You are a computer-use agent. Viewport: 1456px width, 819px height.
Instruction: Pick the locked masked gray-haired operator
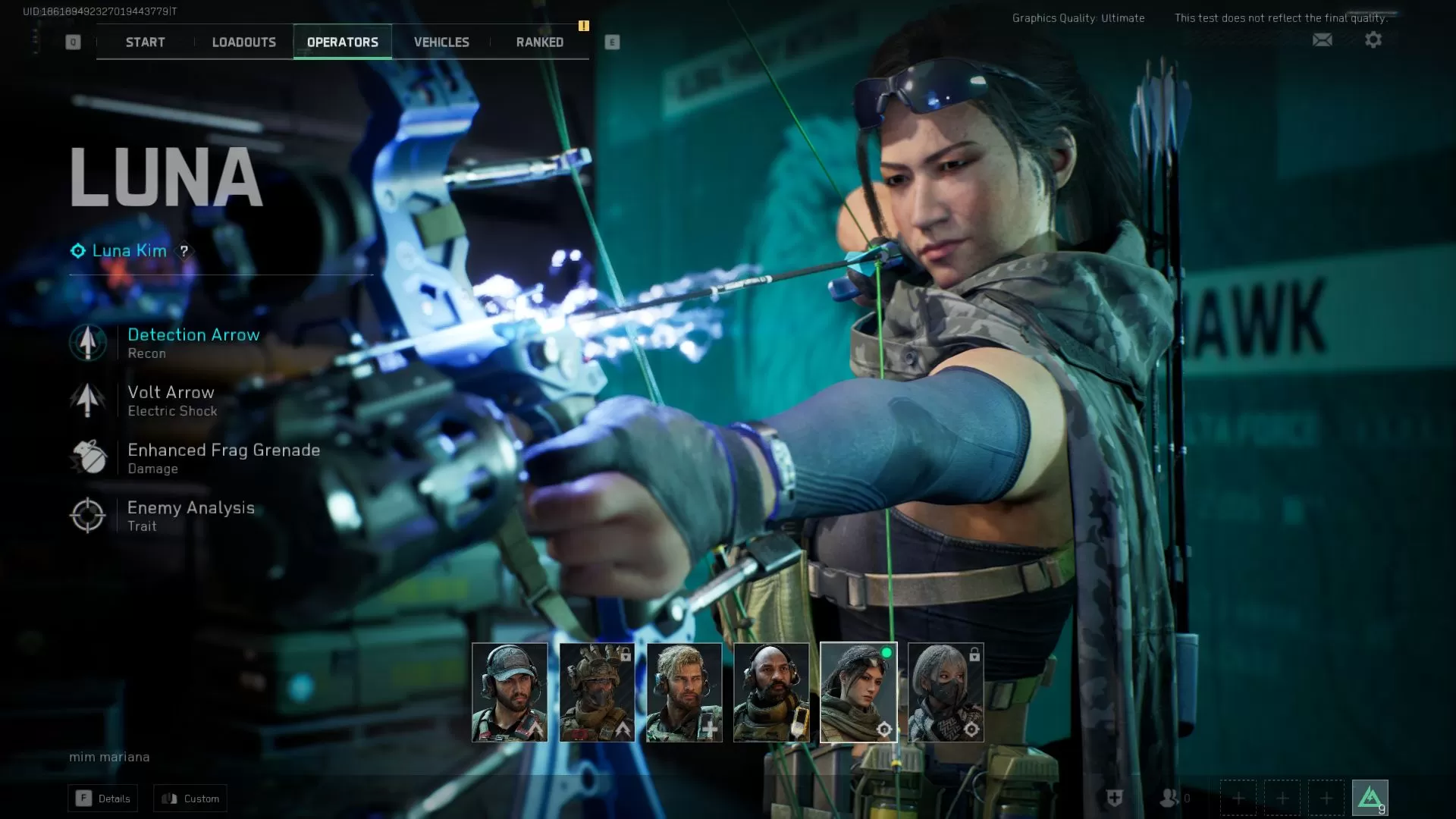[946, 692]
